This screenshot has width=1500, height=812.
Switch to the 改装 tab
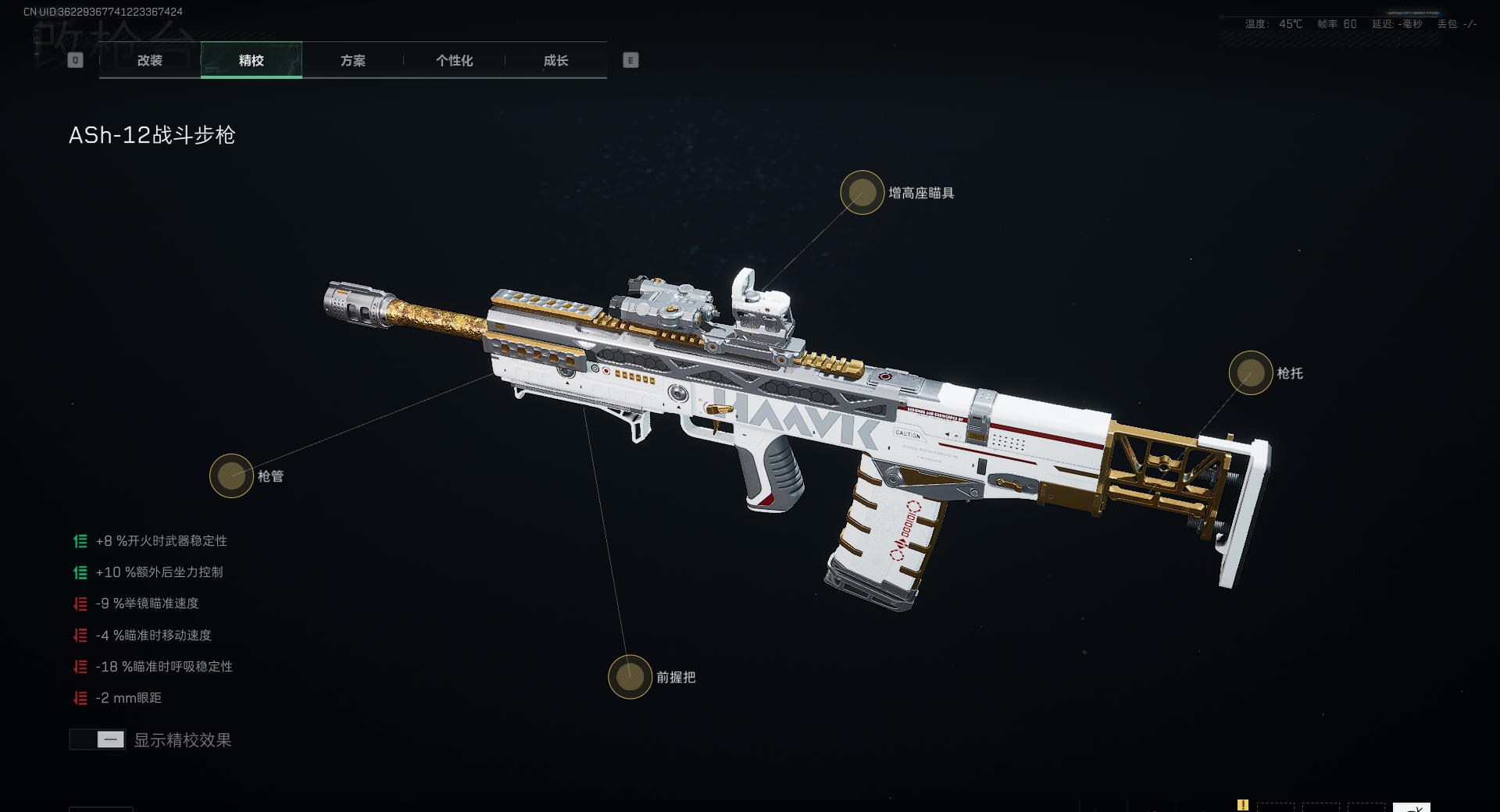(150, 60)
